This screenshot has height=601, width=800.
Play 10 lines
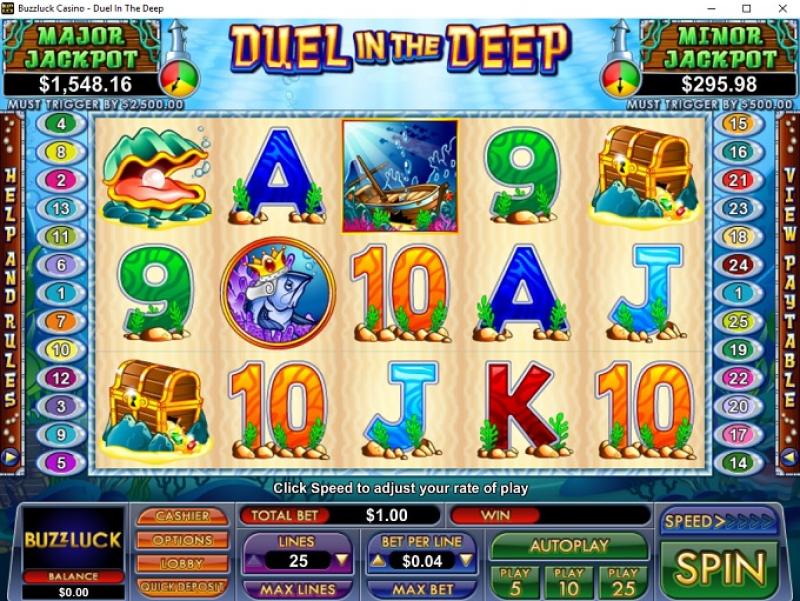click(568, 581)
